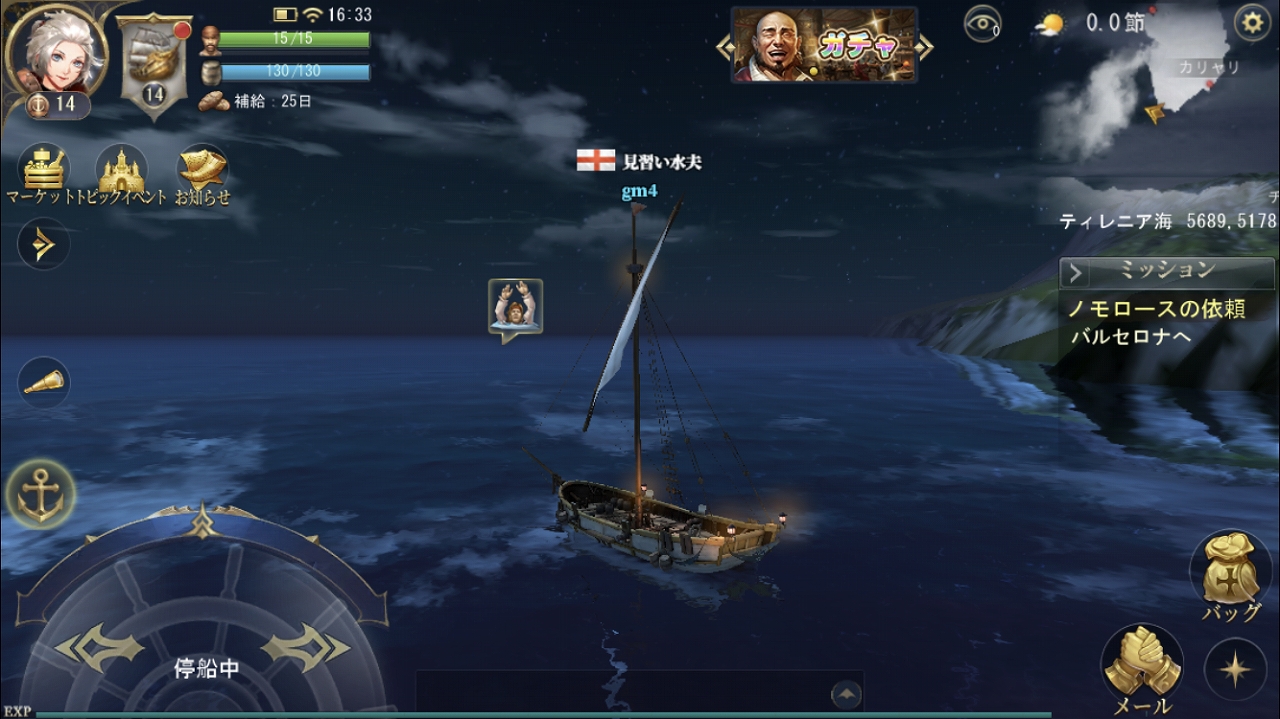1280x719 pixels.
Task: Open the マーケット shop
Action: 43,170
